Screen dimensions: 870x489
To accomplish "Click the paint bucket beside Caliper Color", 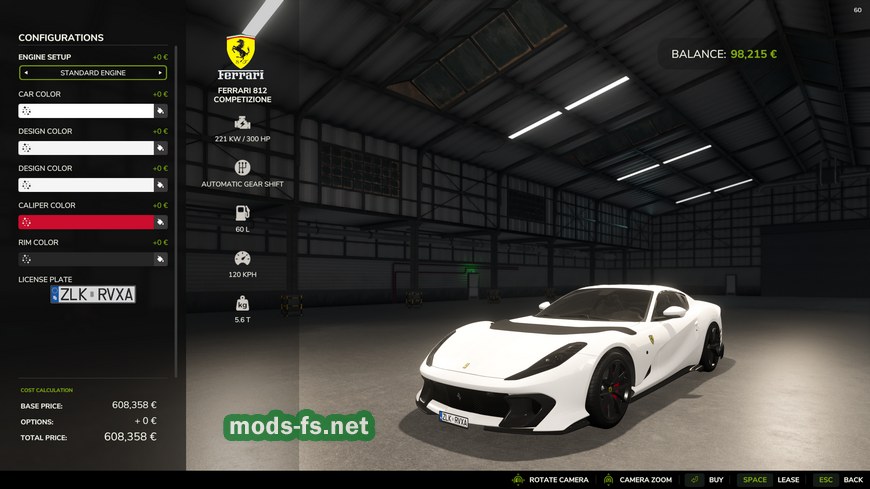I will coord(160,222).
